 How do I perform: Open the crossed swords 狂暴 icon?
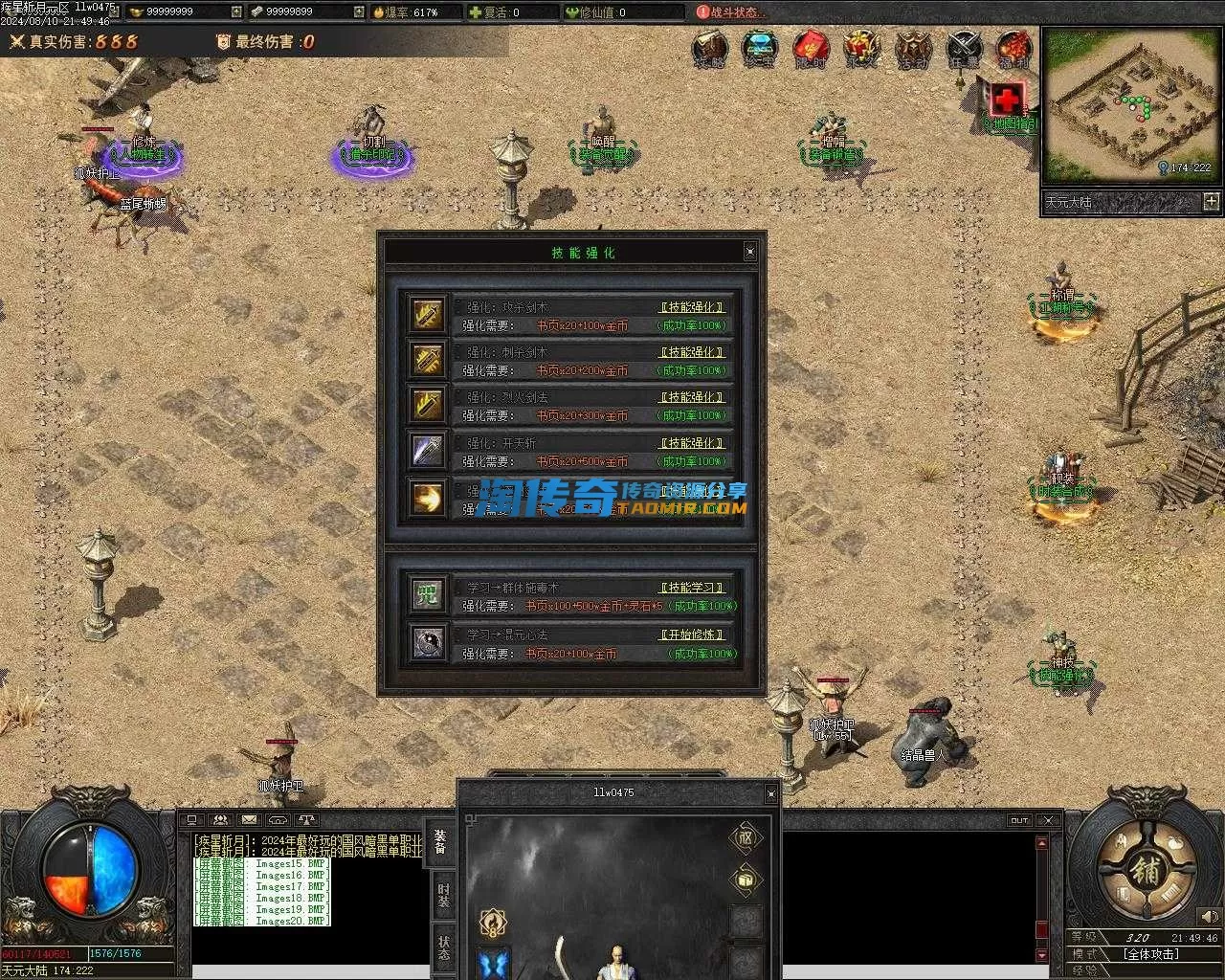click(x=964, y=48)
